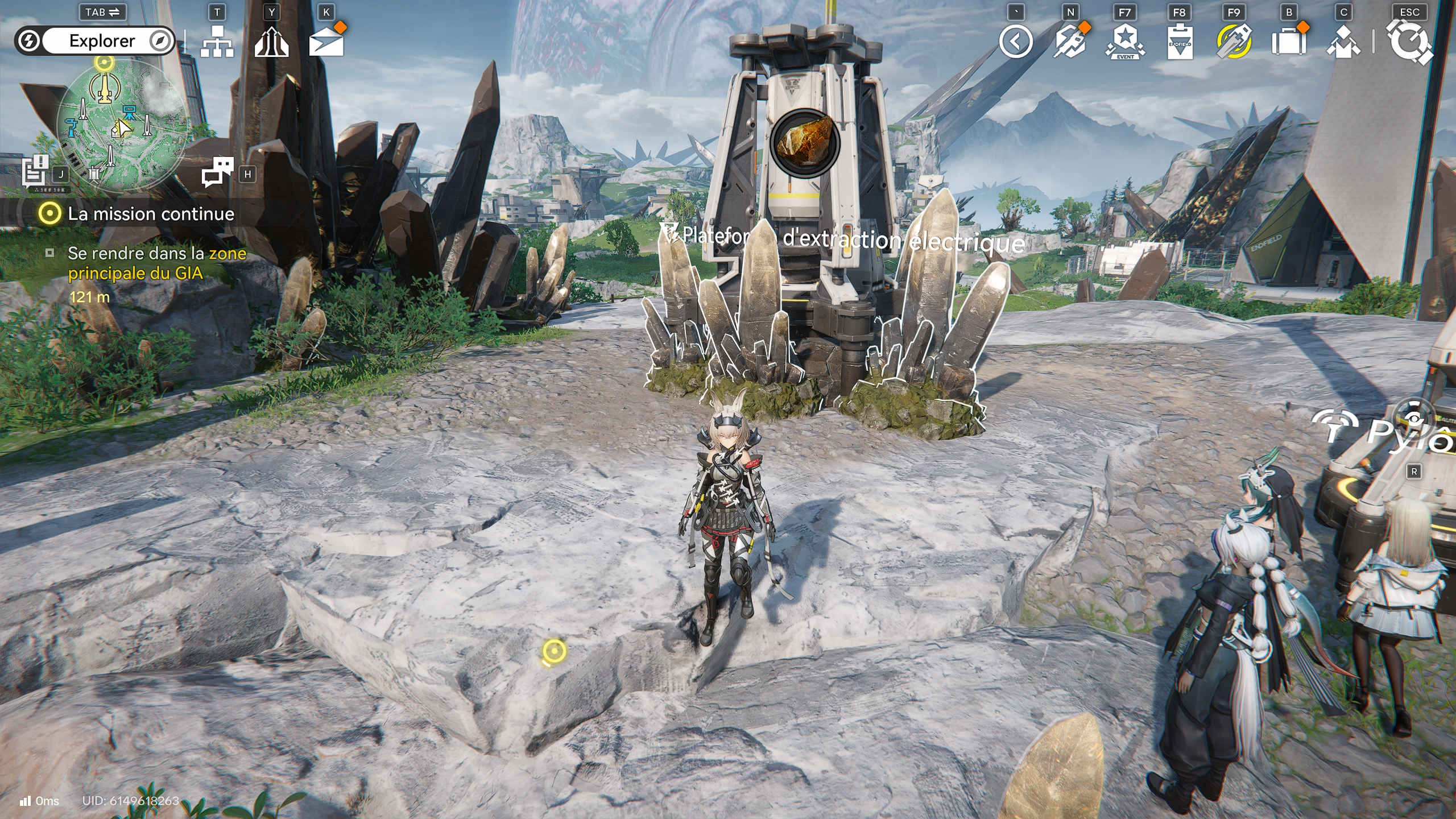Click the yellow circled gadget icon
This screenshot has width=1456, height=819.
pyautogui.click(x=1234, y=42)
